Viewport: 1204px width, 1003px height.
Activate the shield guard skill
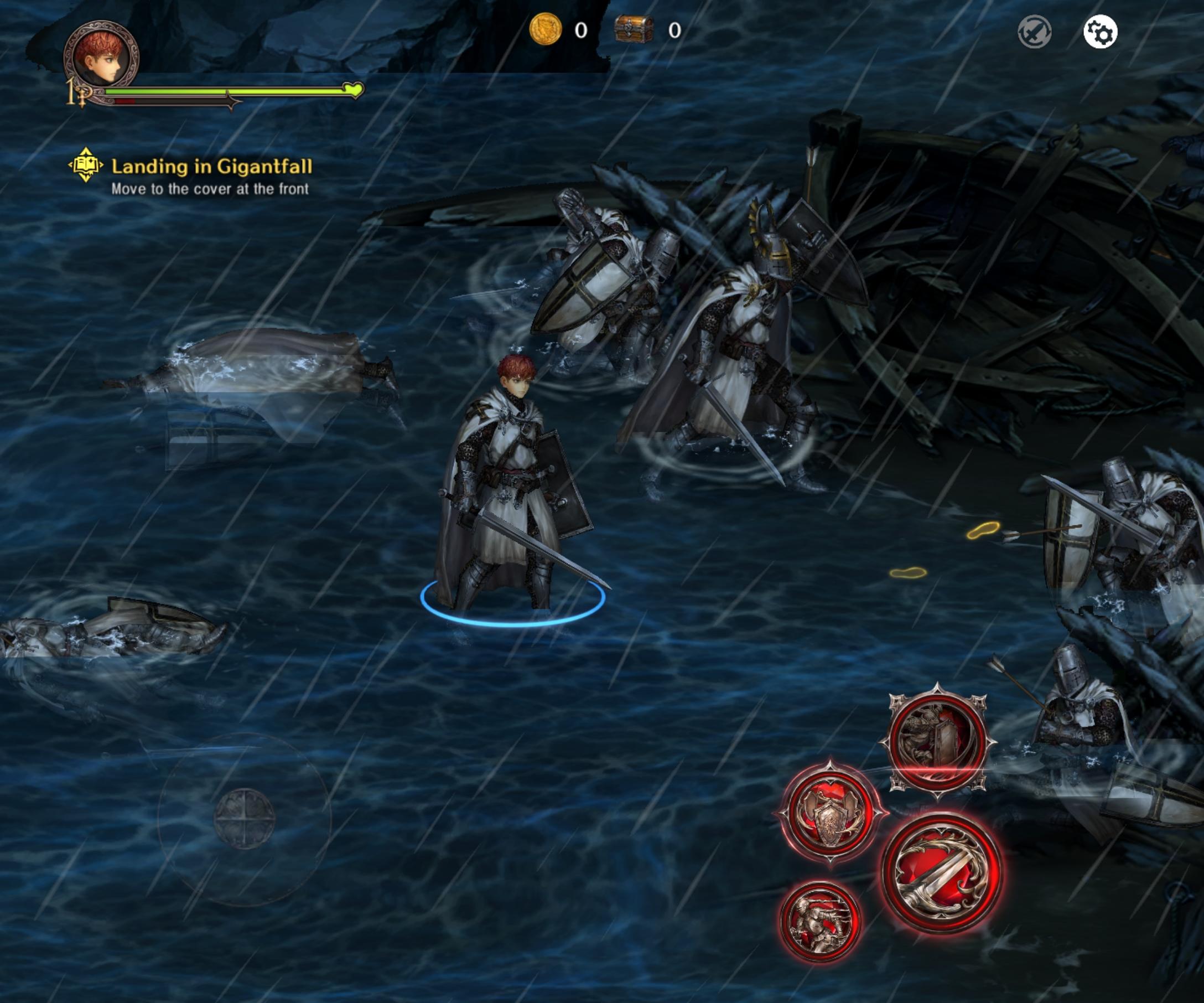tap(829, 812)
